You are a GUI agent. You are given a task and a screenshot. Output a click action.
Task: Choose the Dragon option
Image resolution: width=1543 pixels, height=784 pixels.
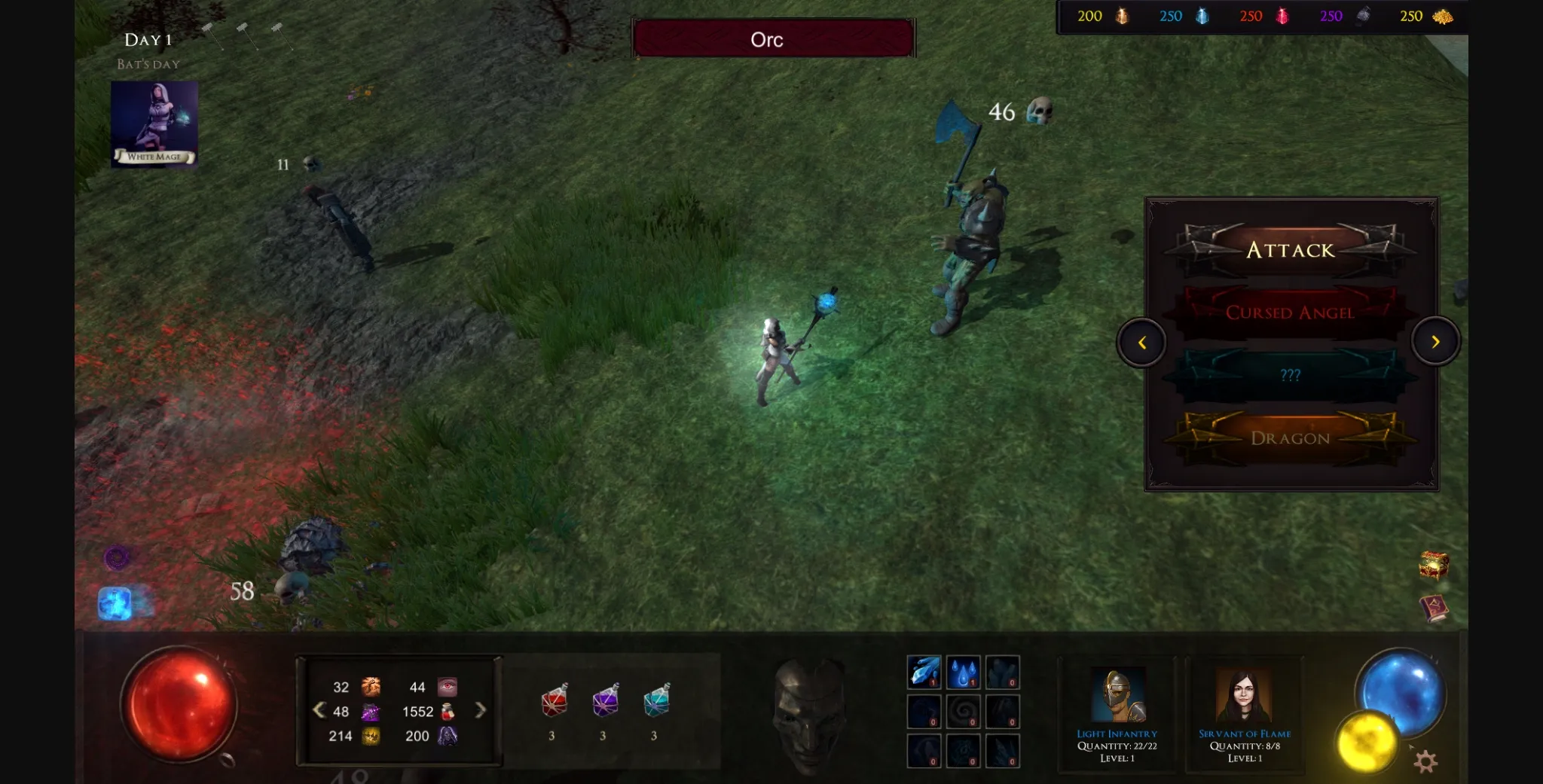click(1290, 438)
